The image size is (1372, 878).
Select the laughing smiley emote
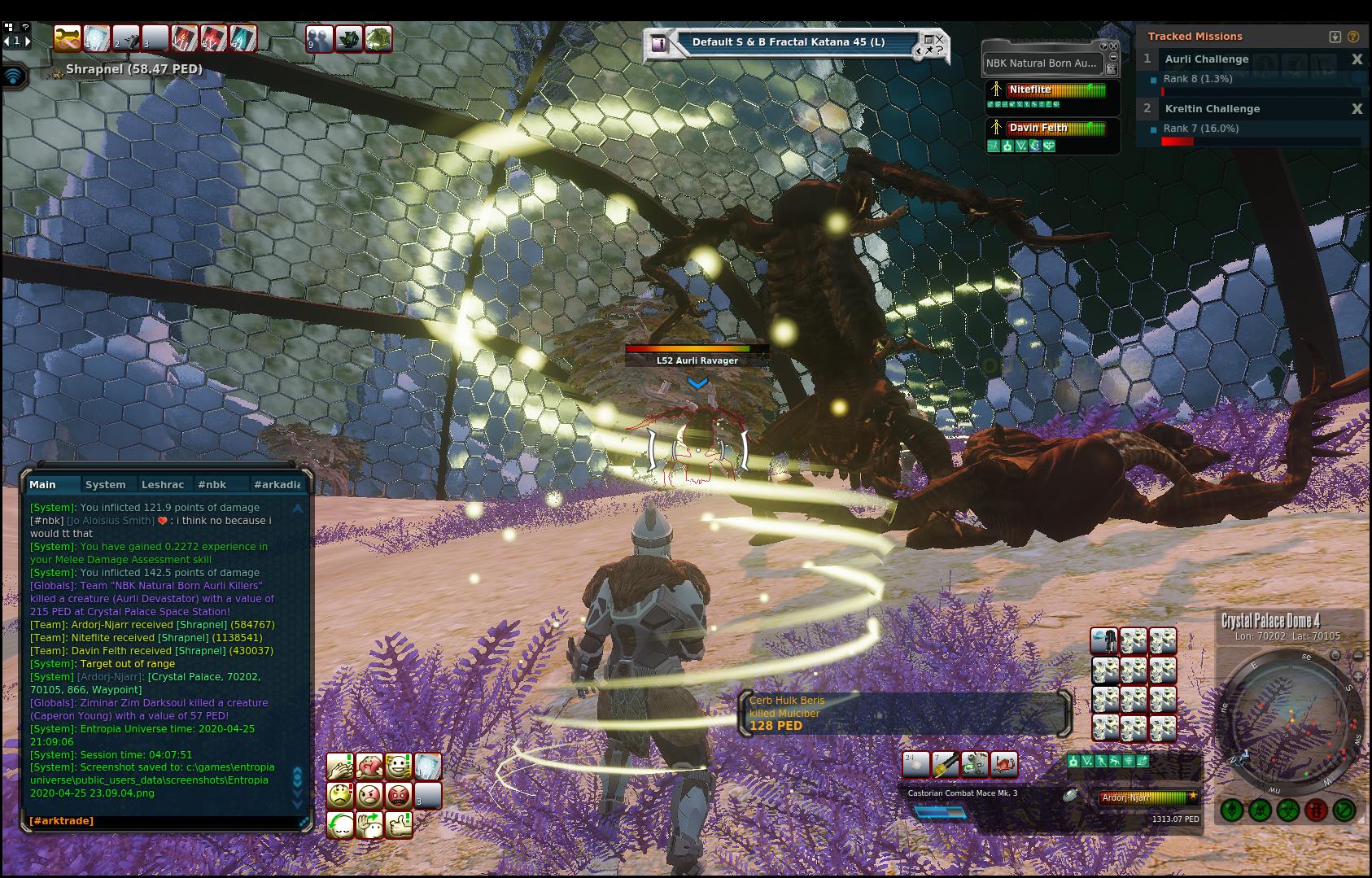point(399,767)
